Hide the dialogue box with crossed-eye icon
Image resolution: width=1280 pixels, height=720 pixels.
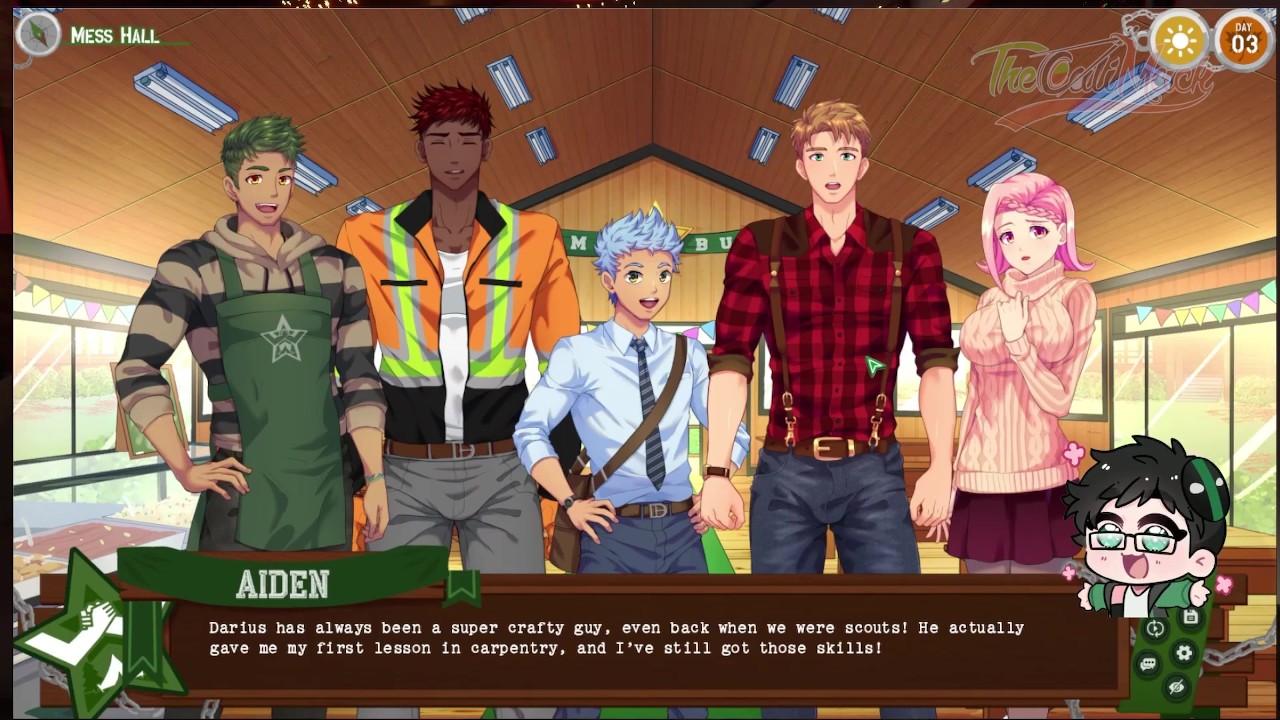click(x=1176, y=687)
